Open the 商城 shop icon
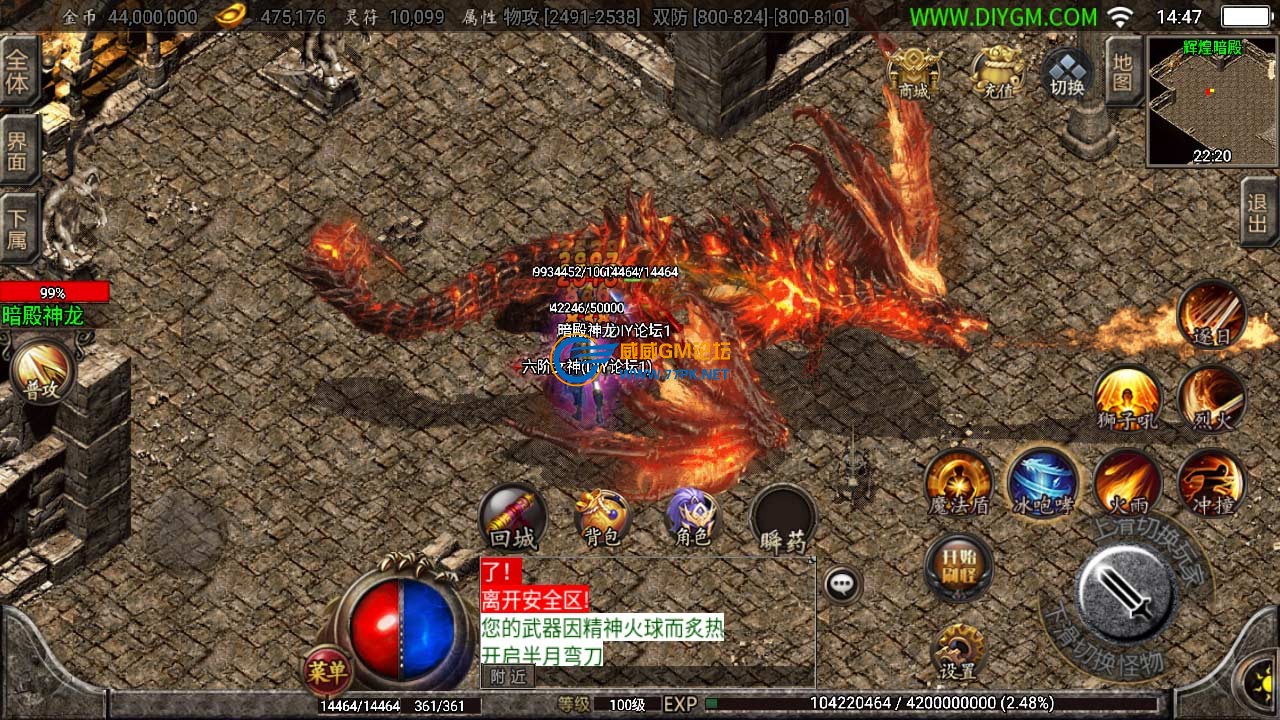 [914, 72]
